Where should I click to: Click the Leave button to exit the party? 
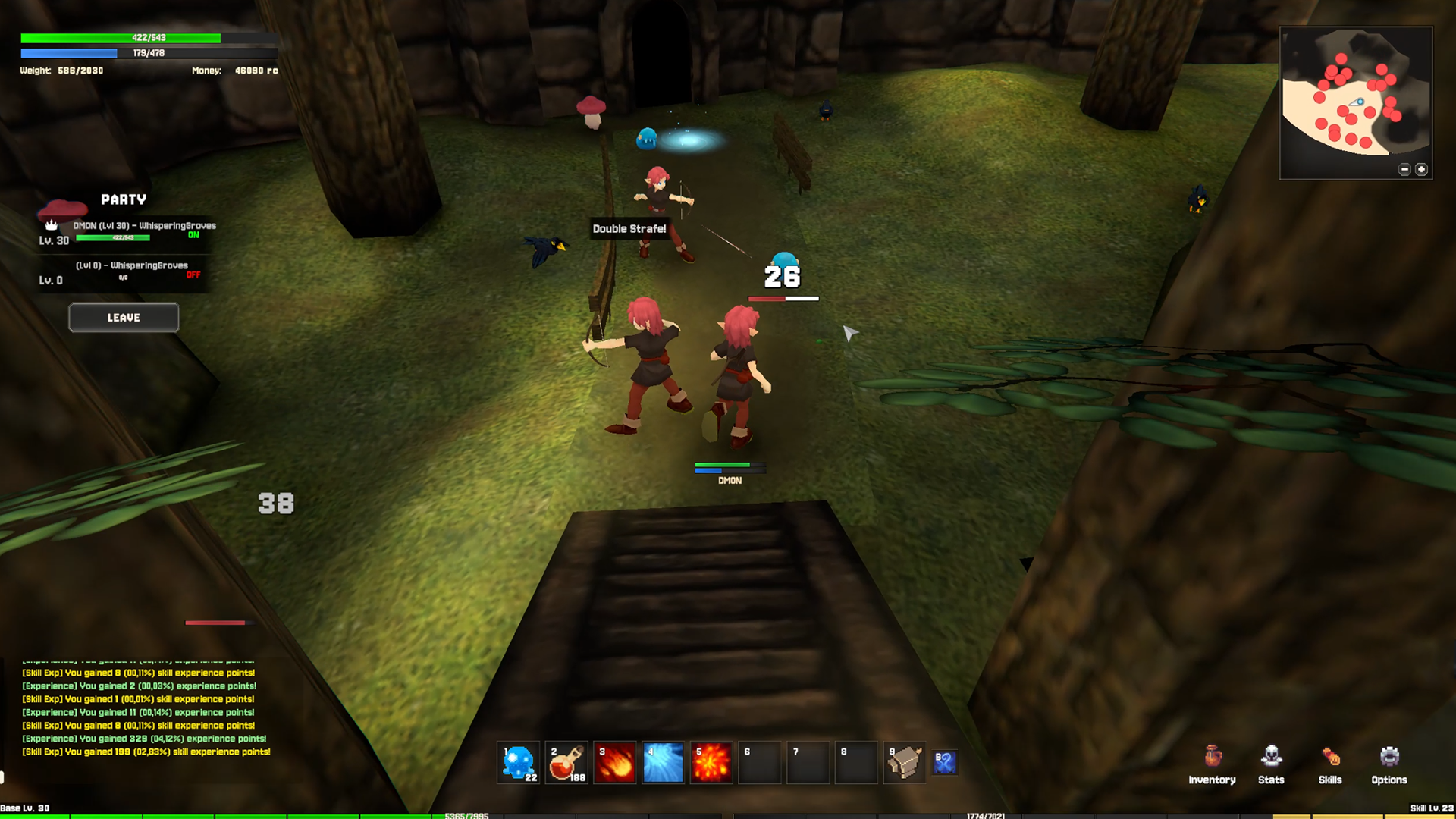tap(123, 317)
